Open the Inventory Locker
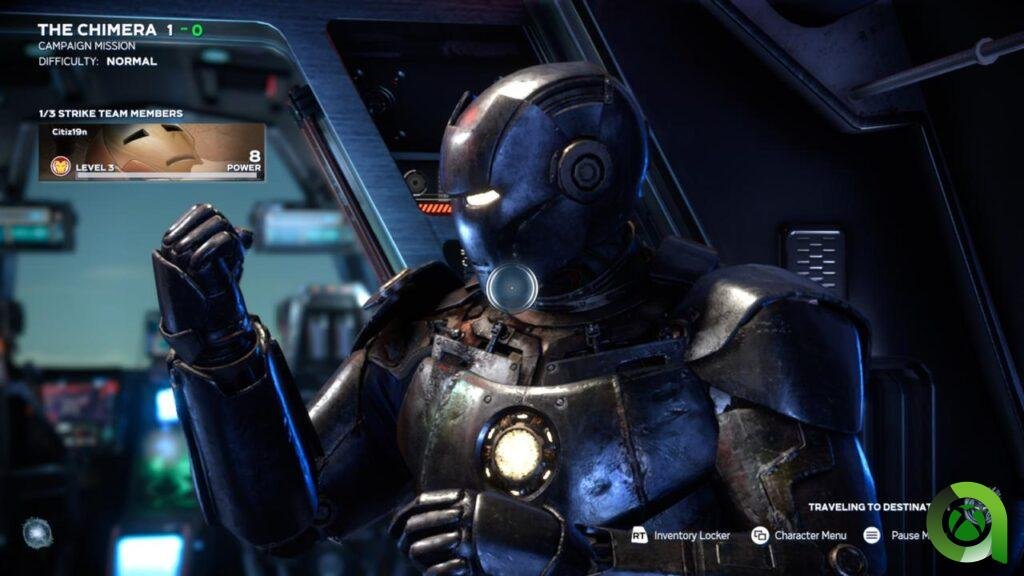Image resolution: width=1024 pixels, height=576 pixels. 681,536
